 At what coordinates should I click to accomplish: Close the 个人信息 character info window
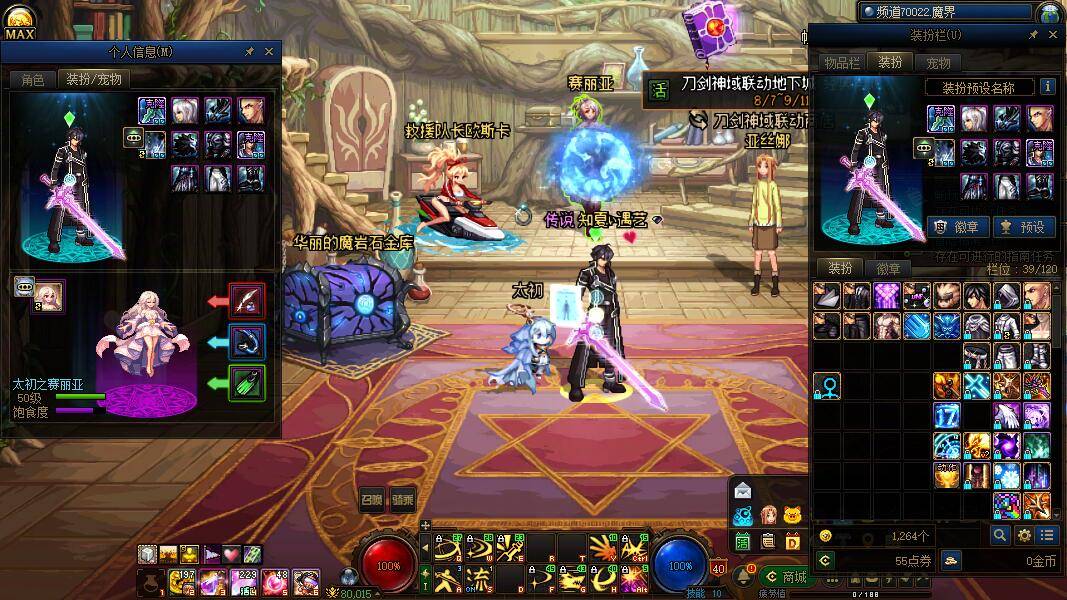[269, 52]
